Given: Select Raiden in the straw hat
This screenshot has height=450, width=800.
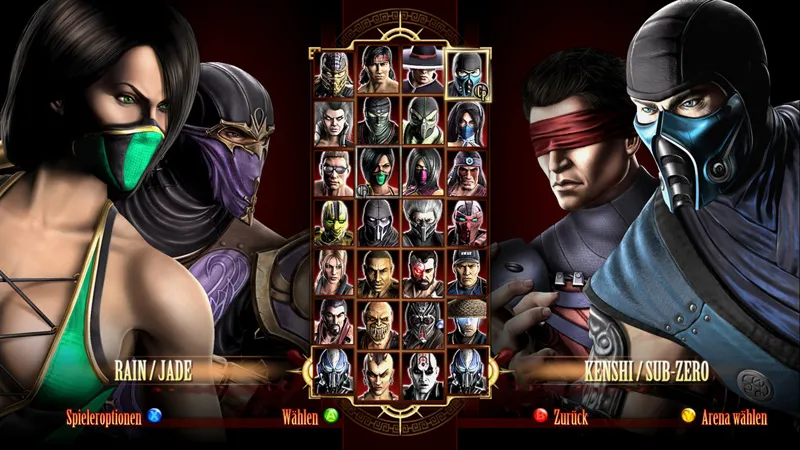Looking at the screenshot, I should [x=465, y=324].
